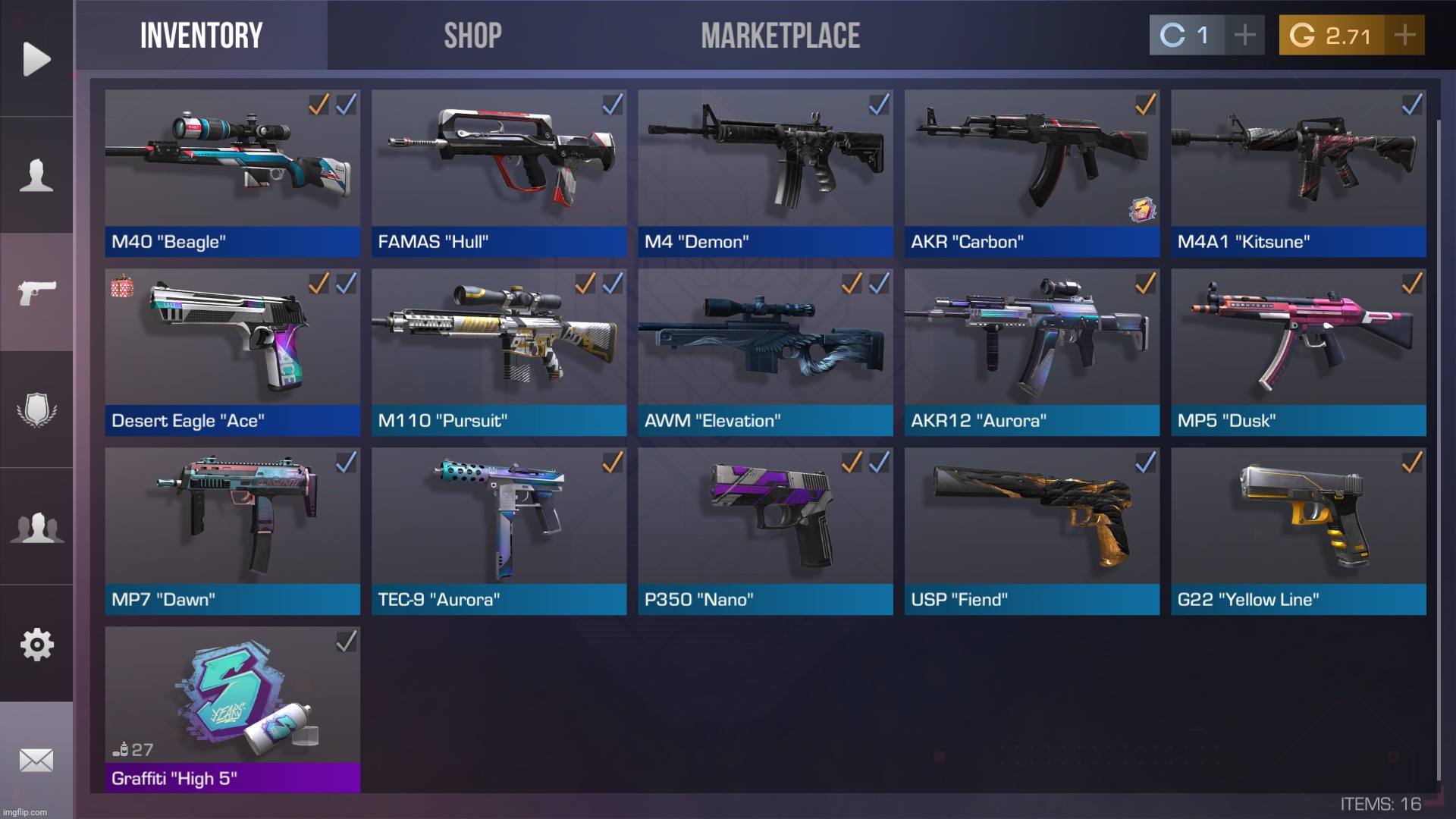This screenshot has height=819, width=1456.
Task: Select the Desert Eagle "Ace" skin
Action: click(x=232, y=352)
